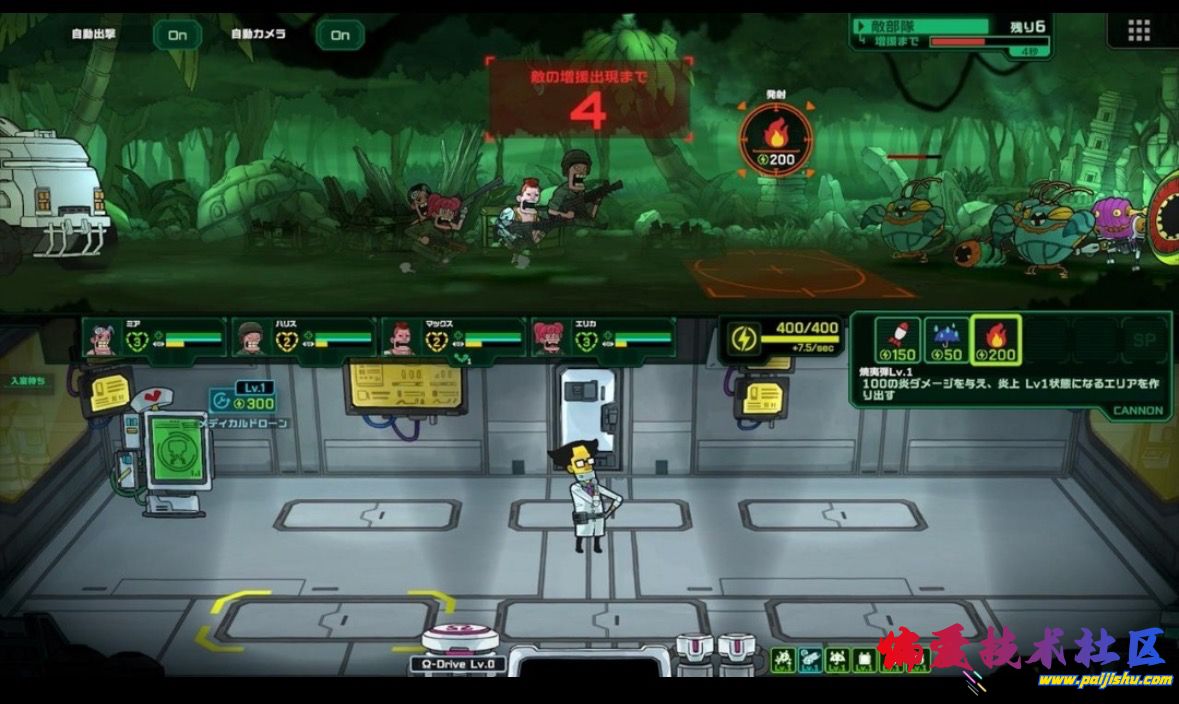This screenshot has height=704, width=1179.
Task: Select the incendiary fire shell costing 200
Action: click(996, 341)
